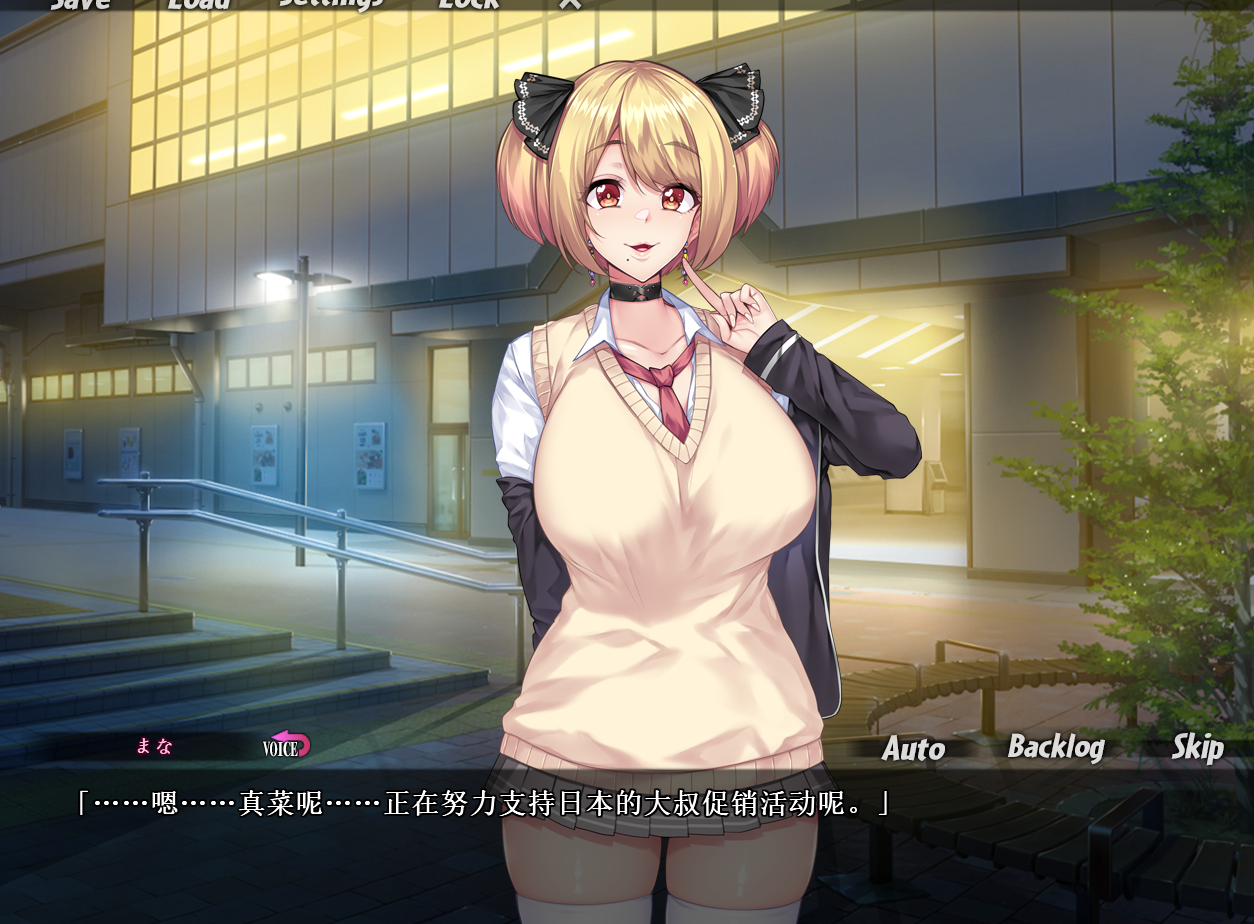Viewport: 1254px width, 924px height.
Task: Open the Settings menu
Action: click(331, 3)
